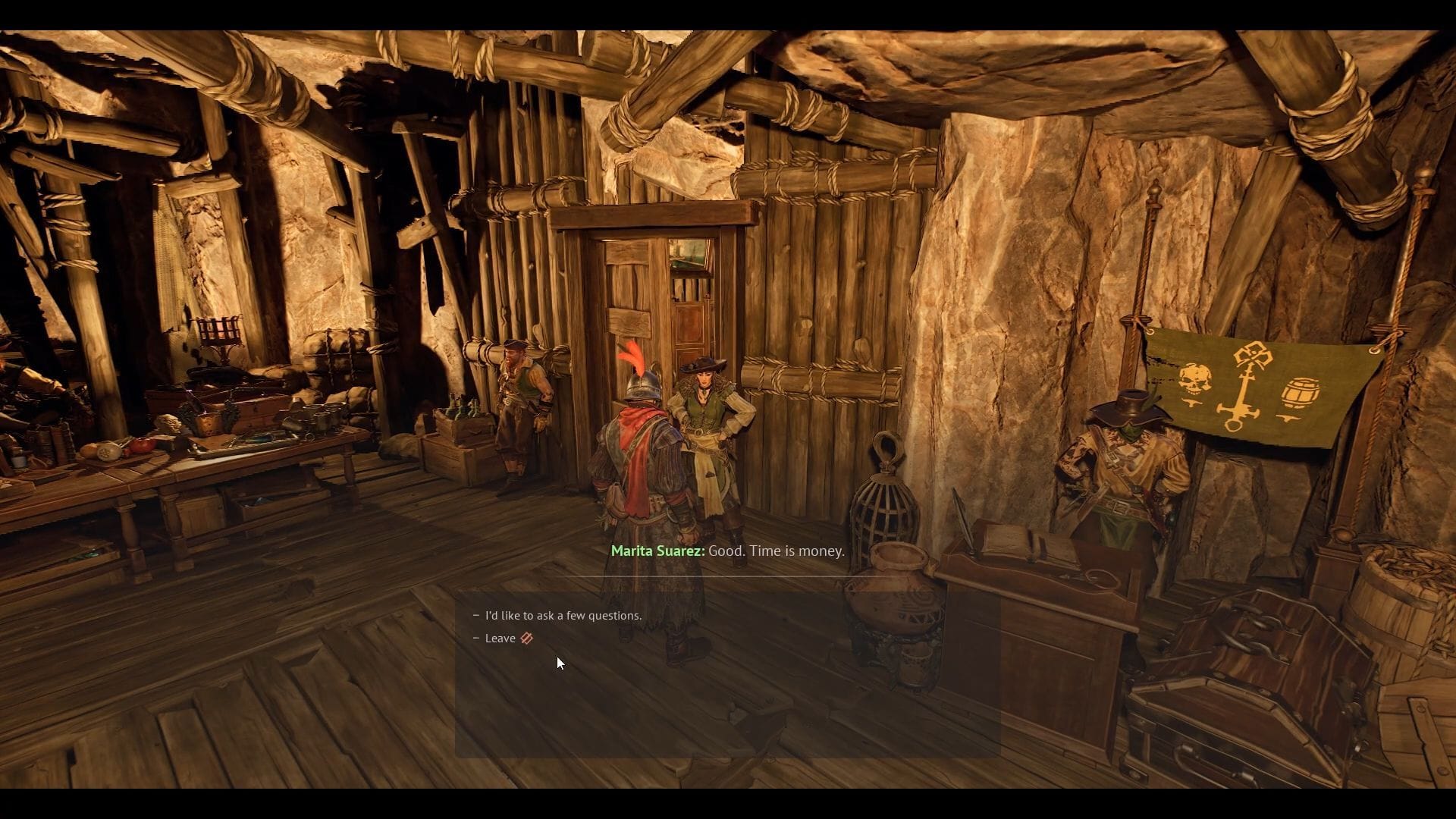Image resolution: width=1456 pixels, height=819 pixels.
Task: Click the dash before the questions option
Action: pos(476,615)
